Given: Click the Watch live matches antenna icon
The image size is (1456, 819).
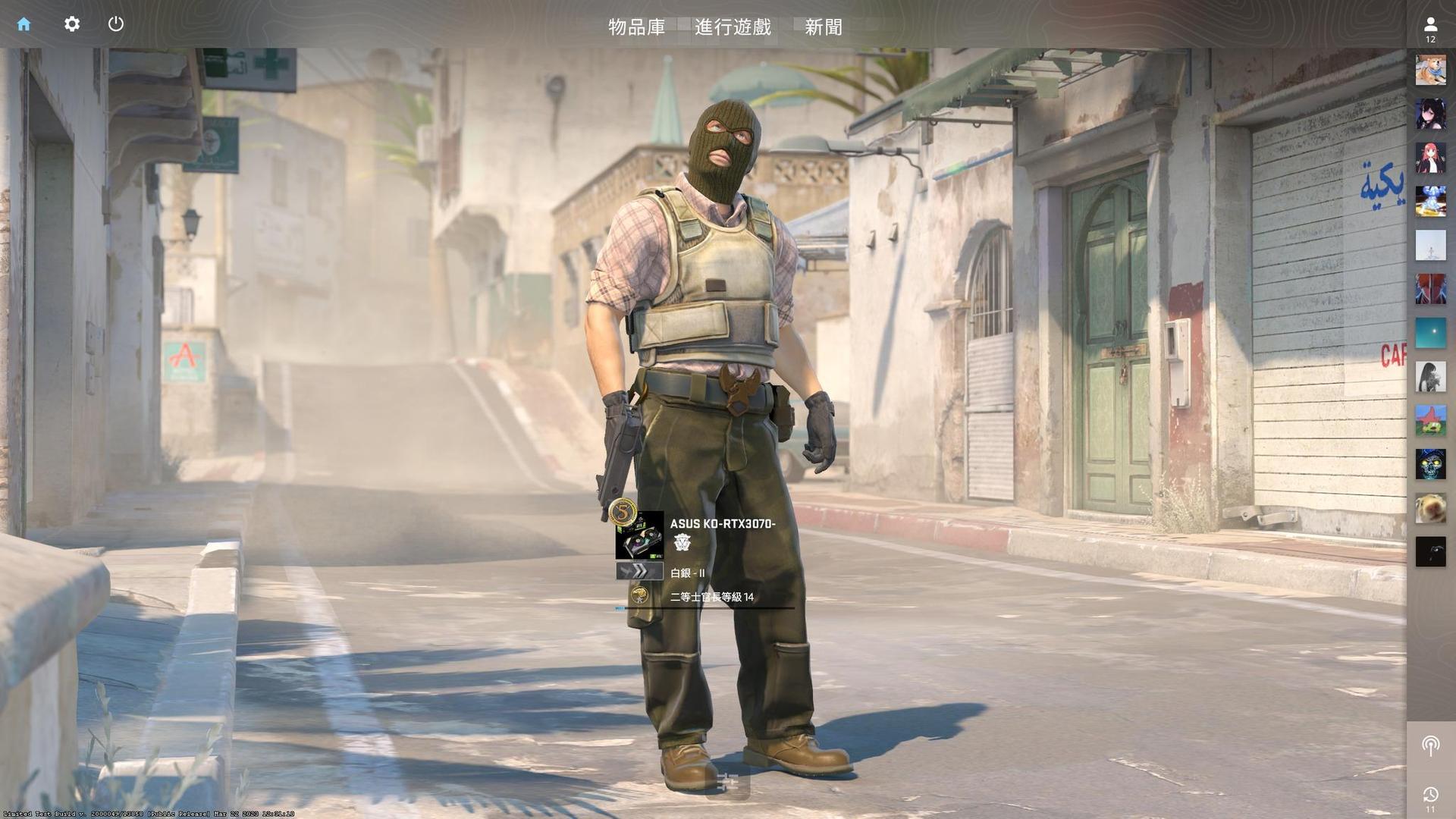Looking at the screenshot, I should (x=1429, y=745).
